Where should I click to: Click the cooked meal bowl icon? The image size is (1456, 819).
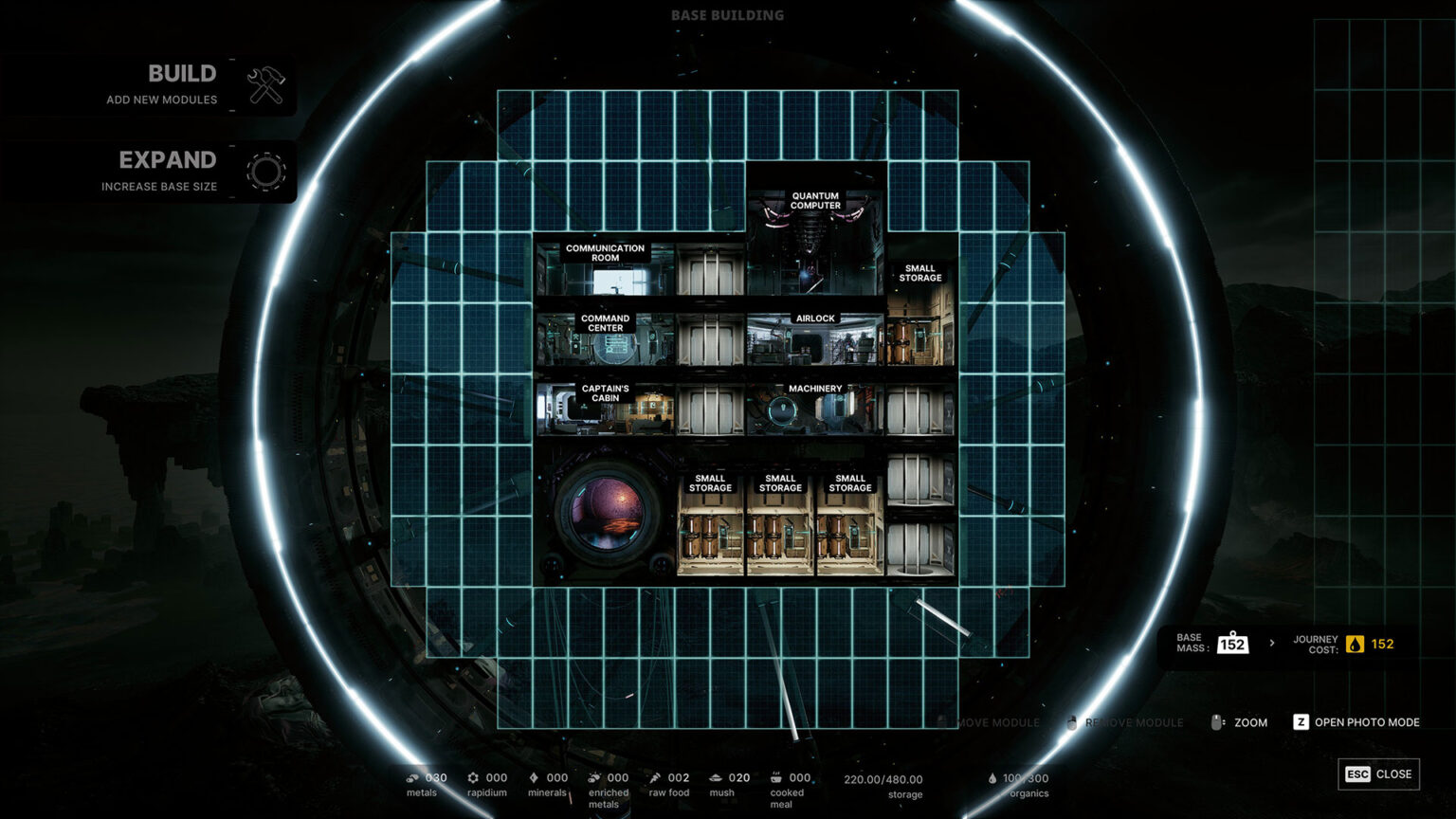[x=775, y=776]
